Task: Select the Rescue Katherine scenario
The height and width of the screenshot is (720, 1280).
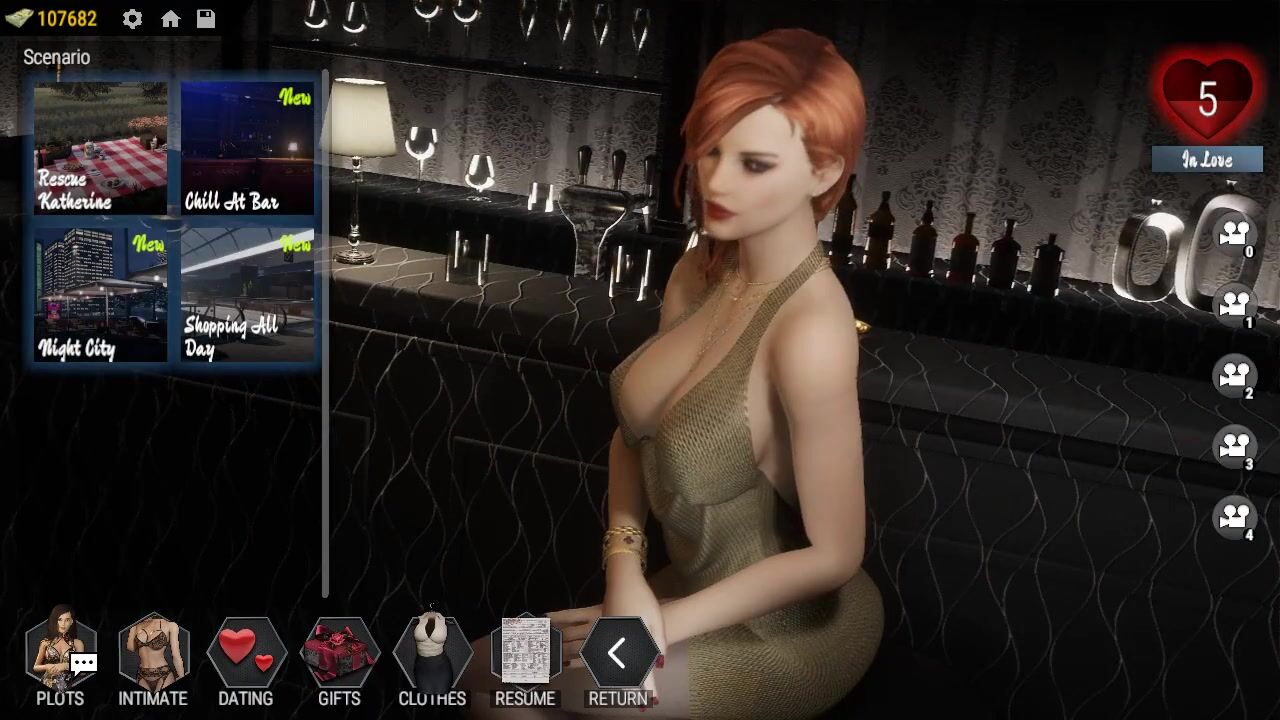Action: click(x=100, y=148)
